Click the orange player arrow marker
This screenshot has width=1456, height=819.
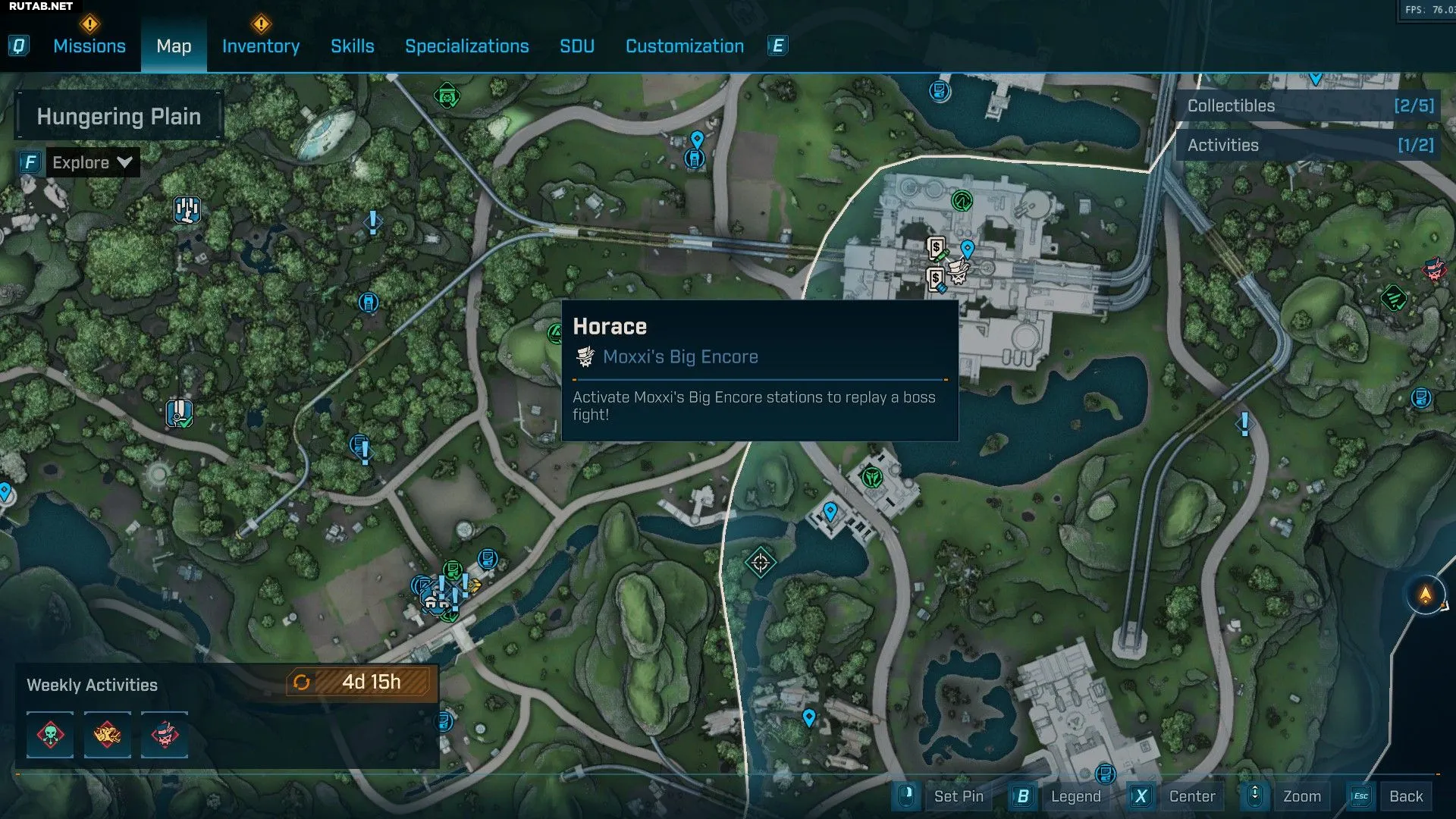[x=1426, y=595]
